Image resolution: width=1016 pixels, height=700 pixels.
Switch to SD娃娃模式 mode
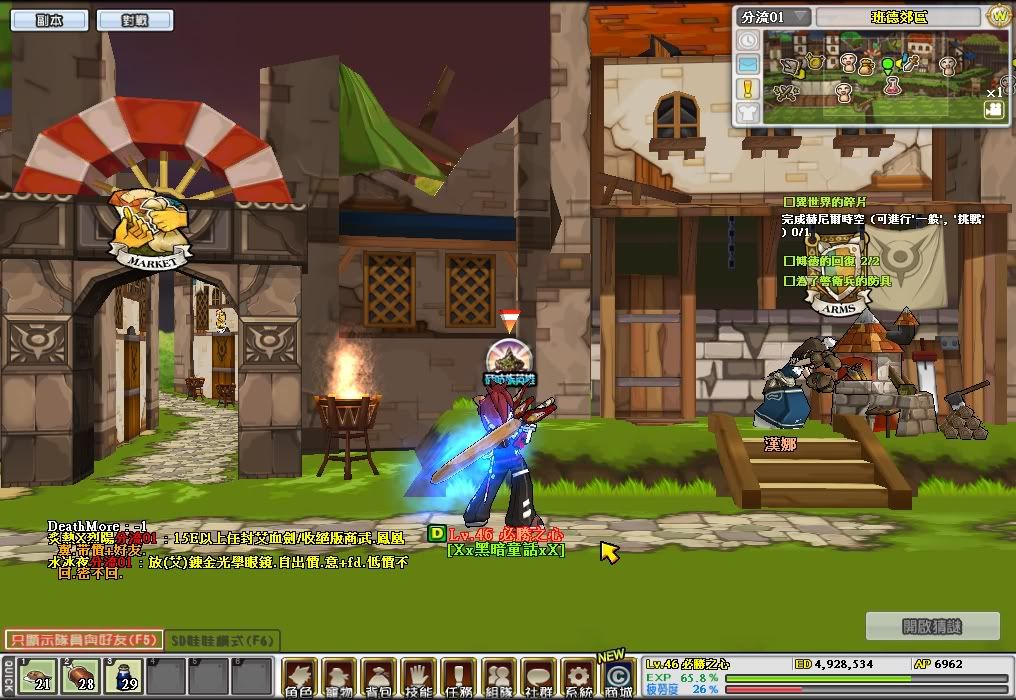221,640
